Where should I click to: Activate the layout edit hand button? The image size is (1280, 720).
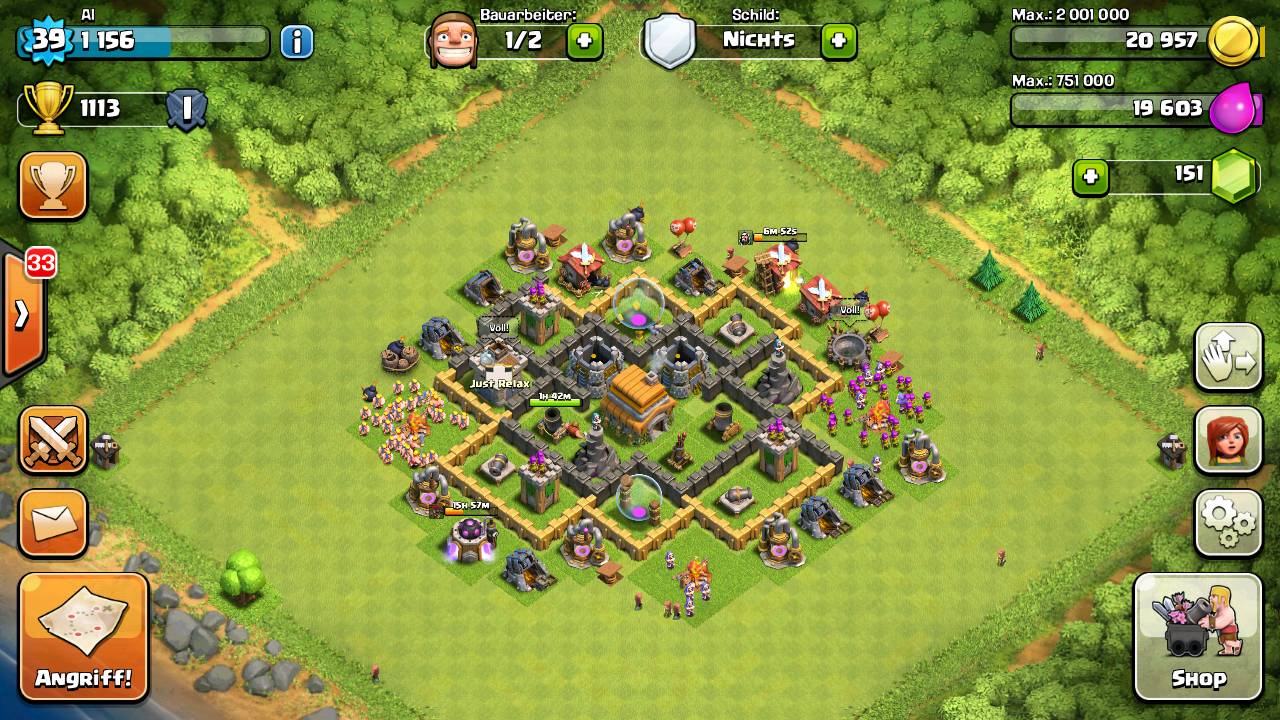point(1228,357)
